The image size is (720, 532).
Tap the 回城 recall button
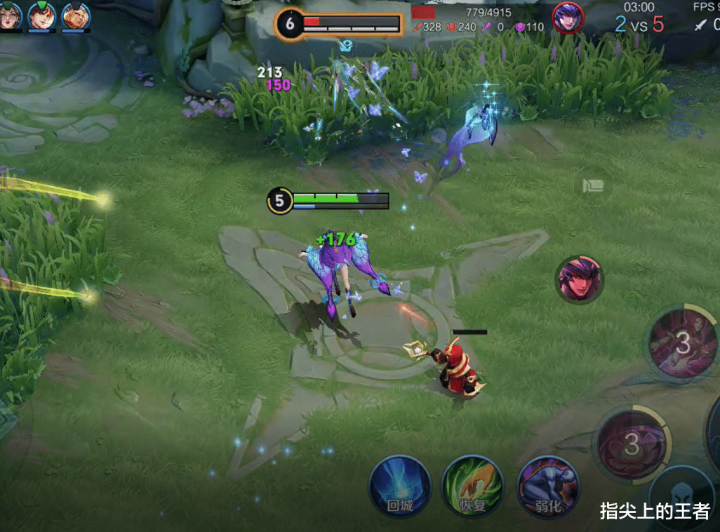399,486
